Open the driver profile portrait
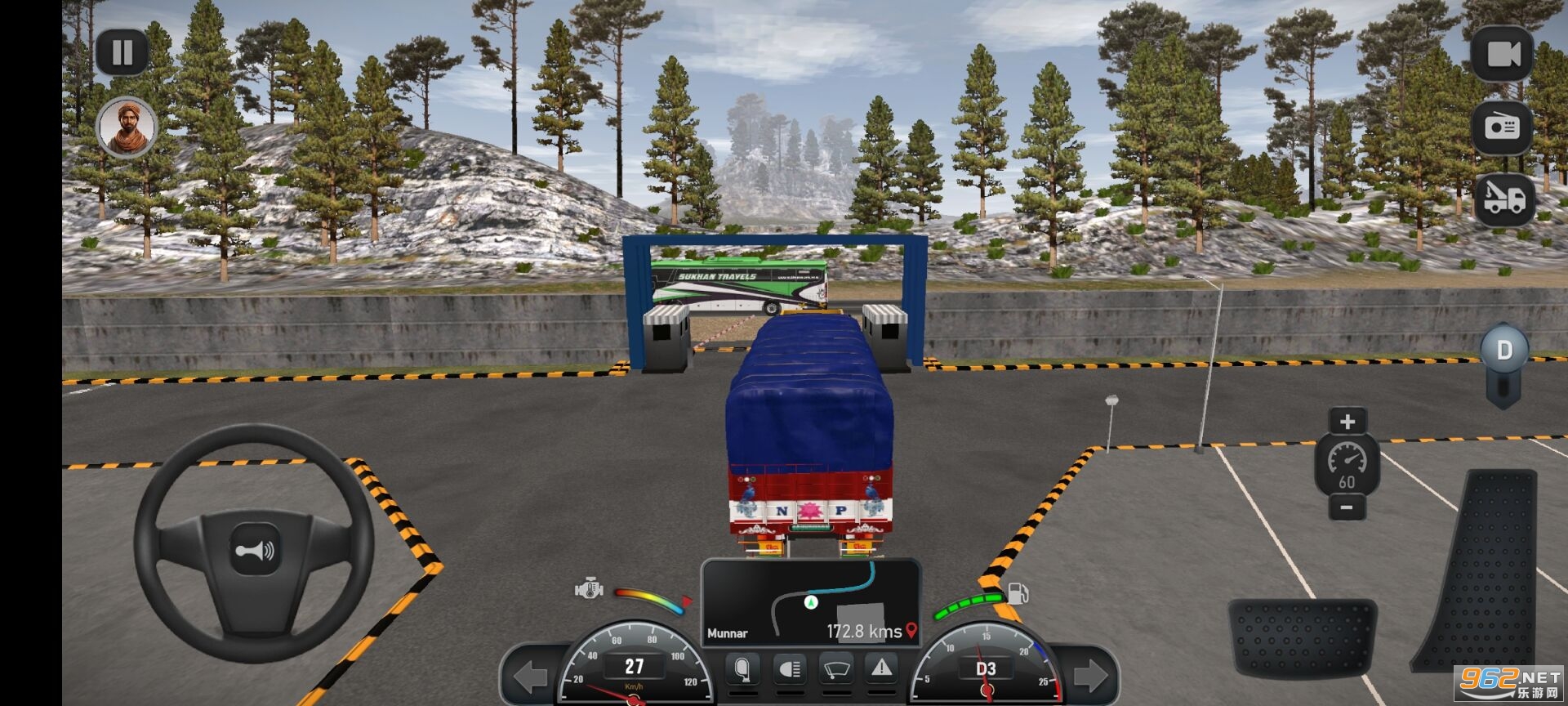The image size is (1568, 706). point(127,127)
